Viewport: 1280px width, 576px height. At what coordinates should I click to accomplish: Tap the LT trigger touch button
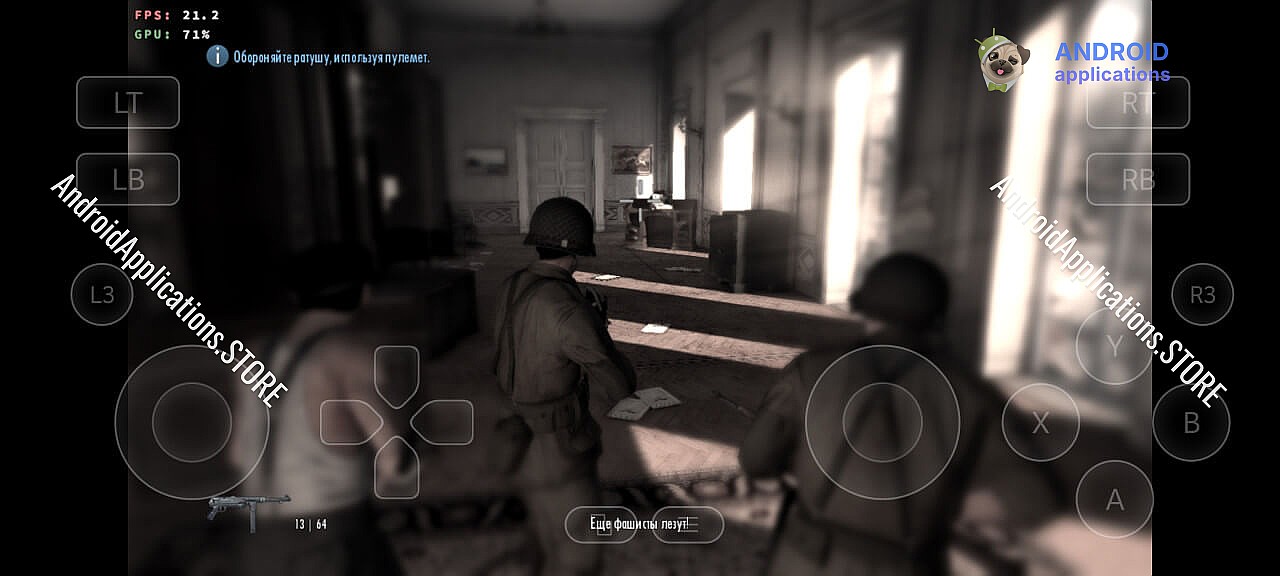(128, 102)
